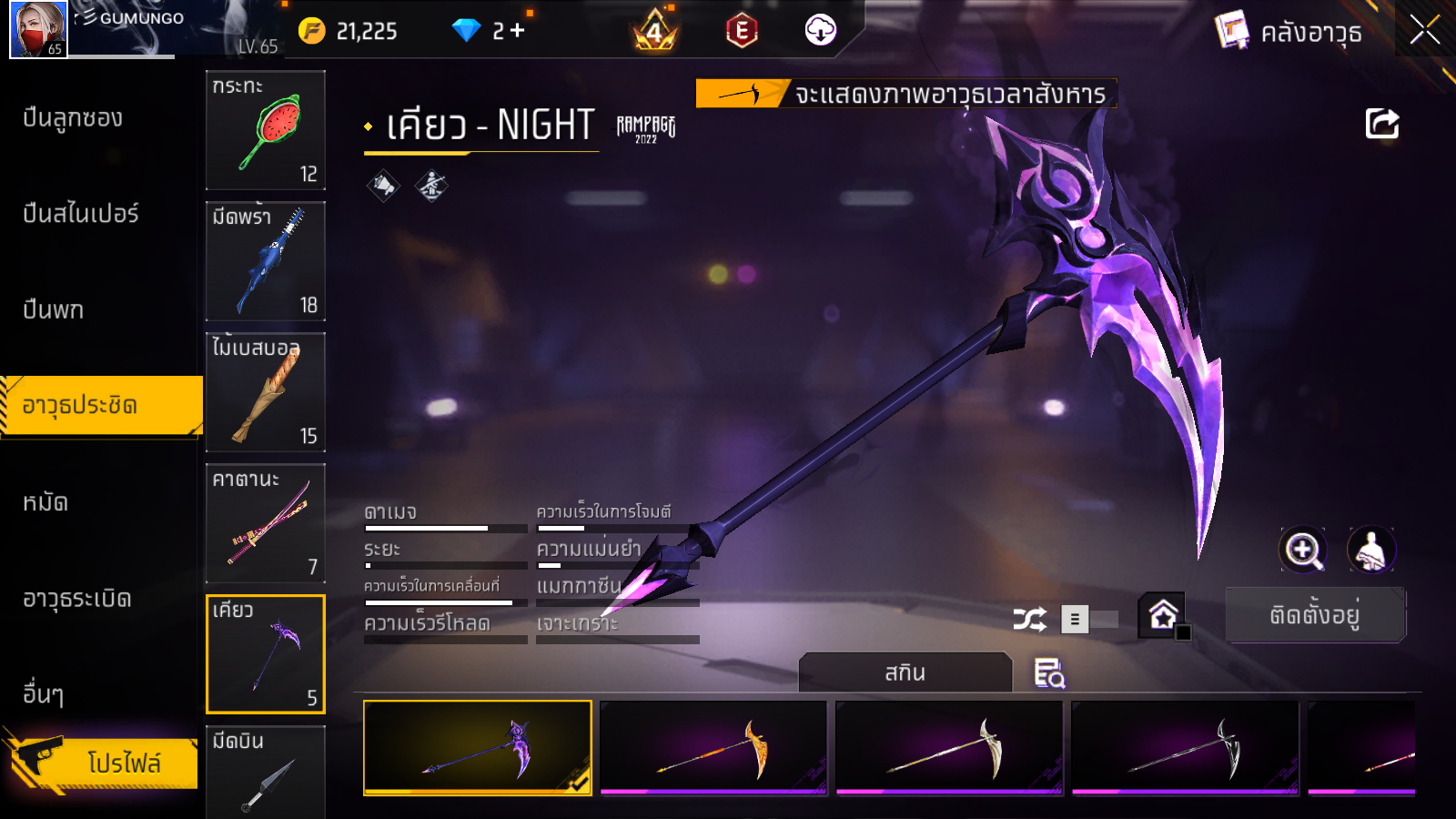Toggle the random skin shuffle switch
Viewport: 1456px width, 819px height.
[x=1088, y=620]
